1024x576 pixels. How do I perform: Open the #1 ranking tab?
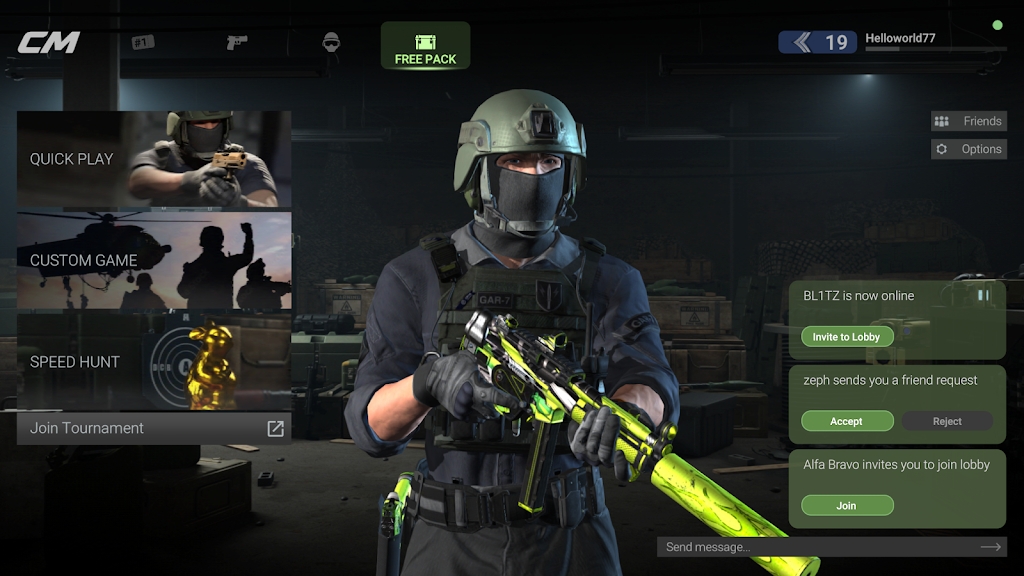pos(143,42)
